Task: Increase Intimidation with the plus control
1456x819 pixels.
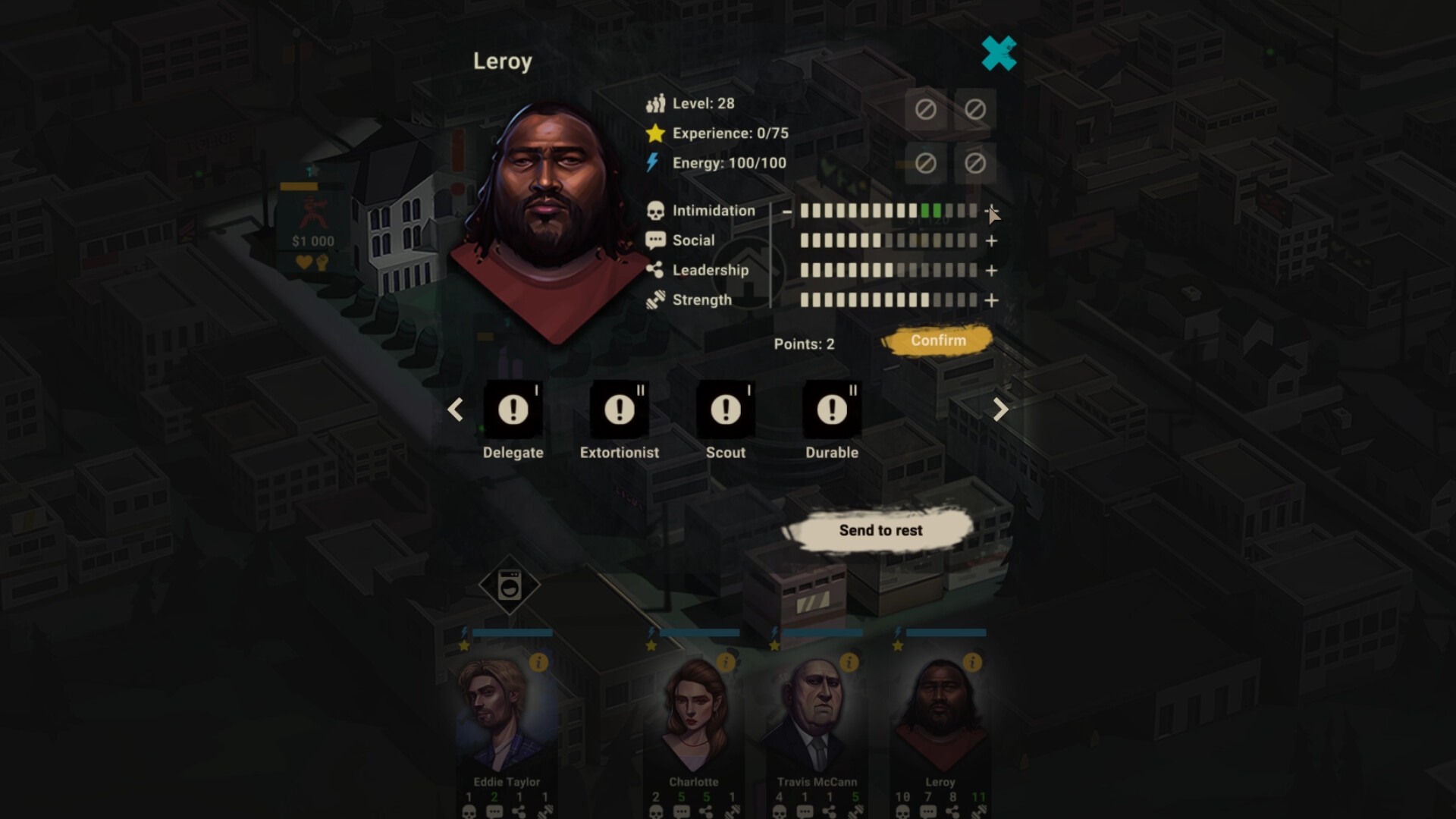Action: click(991, 212)
